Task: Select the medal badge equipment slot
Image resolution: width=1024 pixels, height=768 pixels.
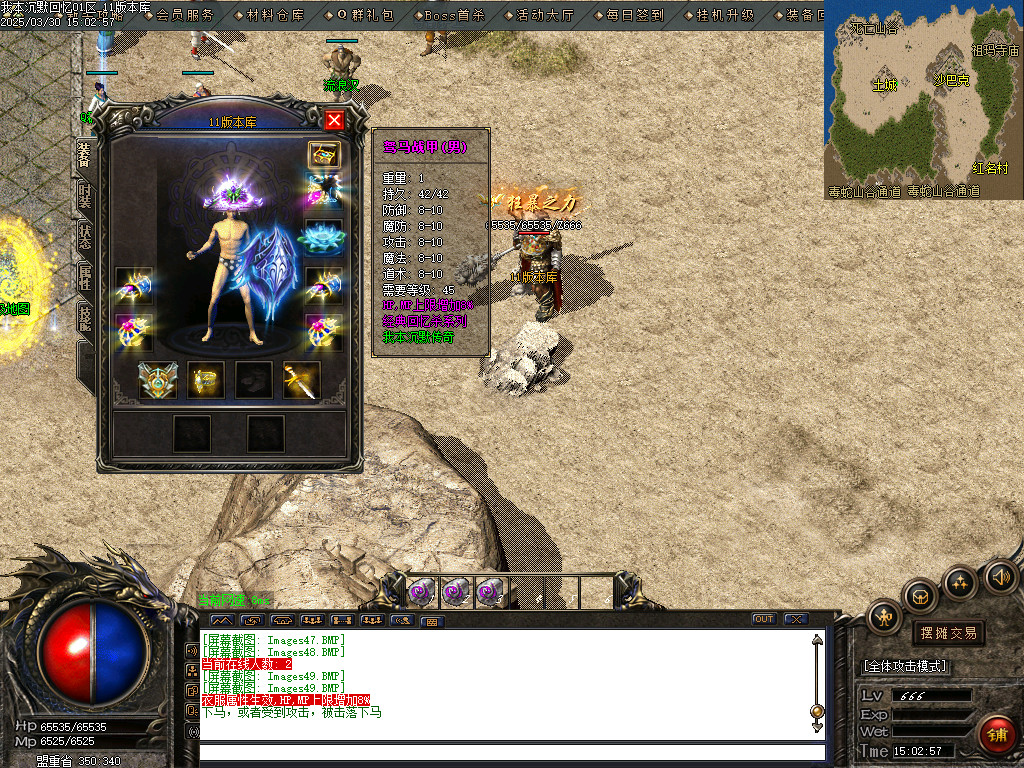Action: [x=157, y=380]
